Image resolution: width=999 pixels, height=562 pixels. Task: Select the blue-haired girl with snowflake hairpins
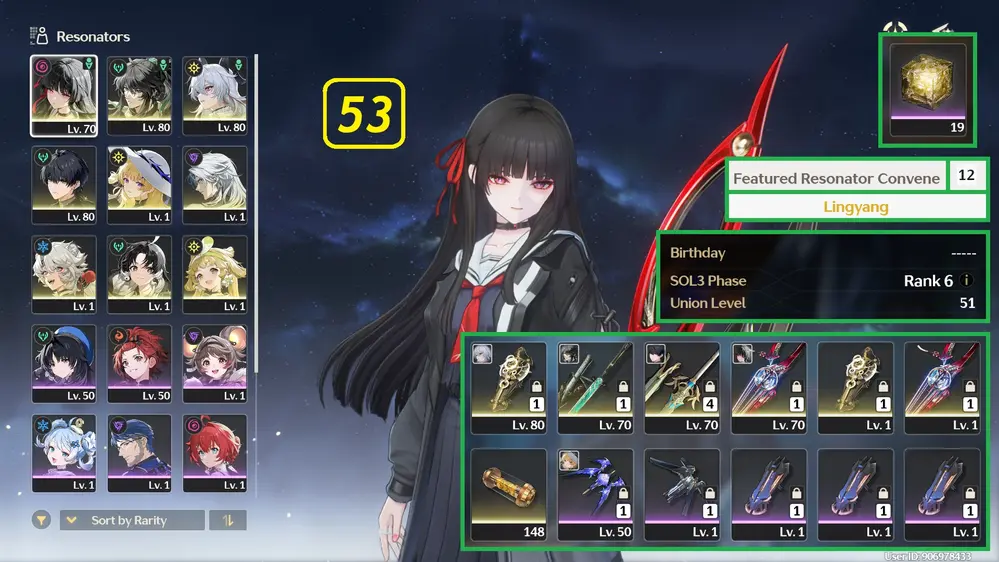click(64, 453)
